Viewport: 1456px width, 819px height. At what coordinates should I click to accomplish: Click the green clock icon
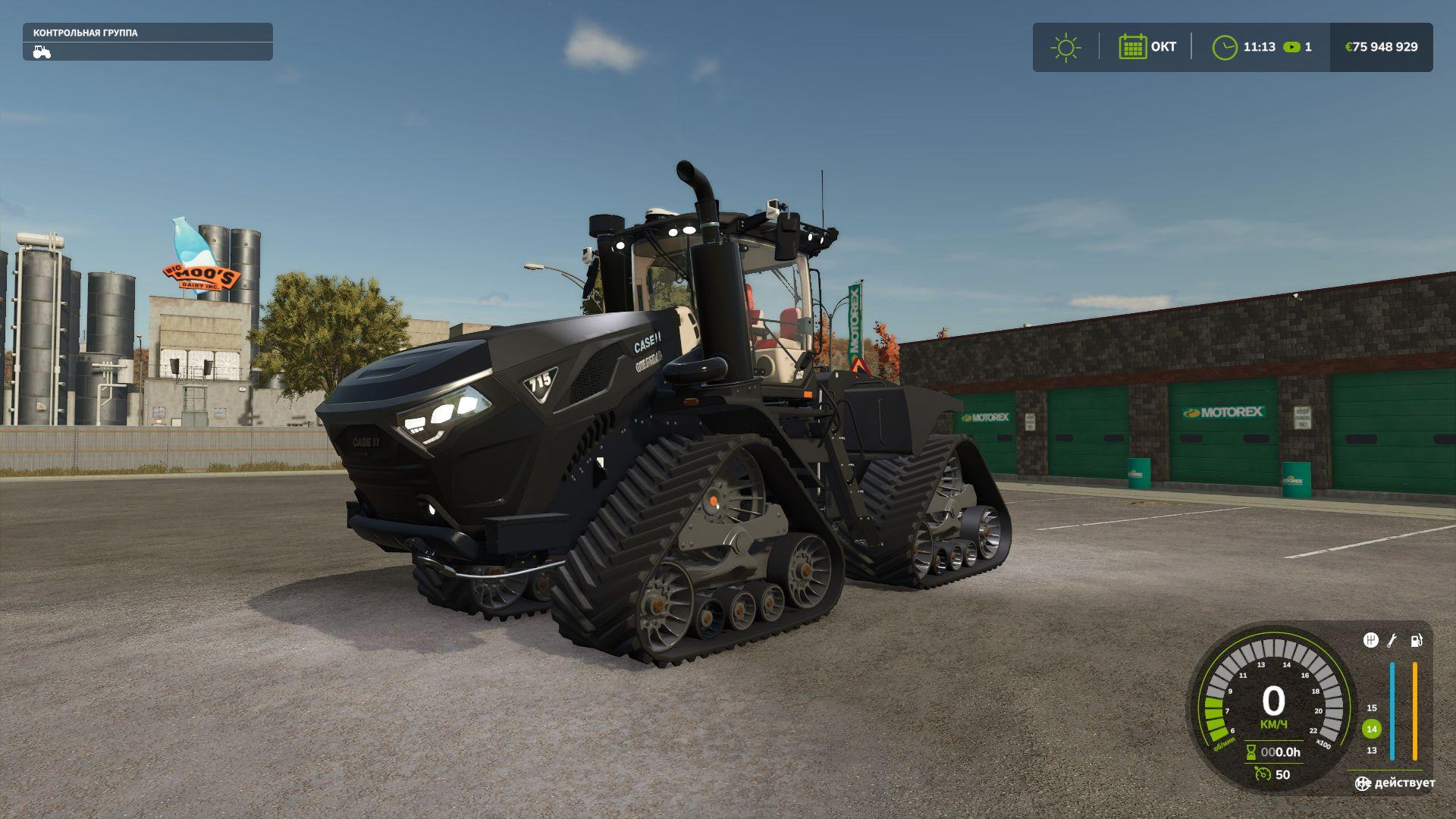tap(1224, 47)
